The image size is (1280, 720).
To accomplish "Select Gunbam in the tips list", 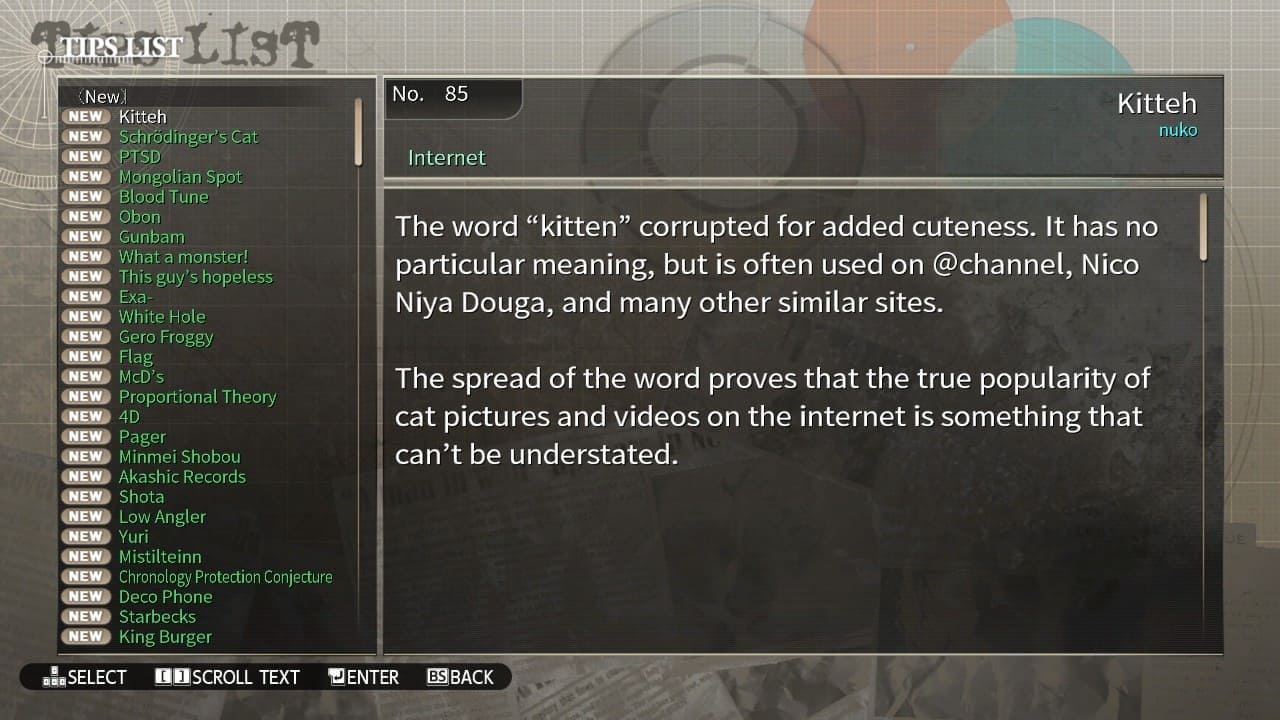I will (x=151, y=237).
